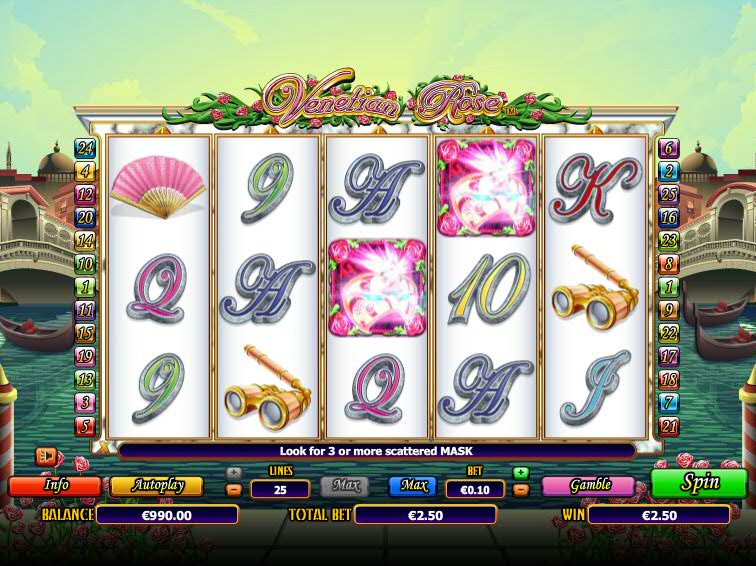Click the grey Max lines button
The height and width of the screenshot is (566, 756).
344,486
